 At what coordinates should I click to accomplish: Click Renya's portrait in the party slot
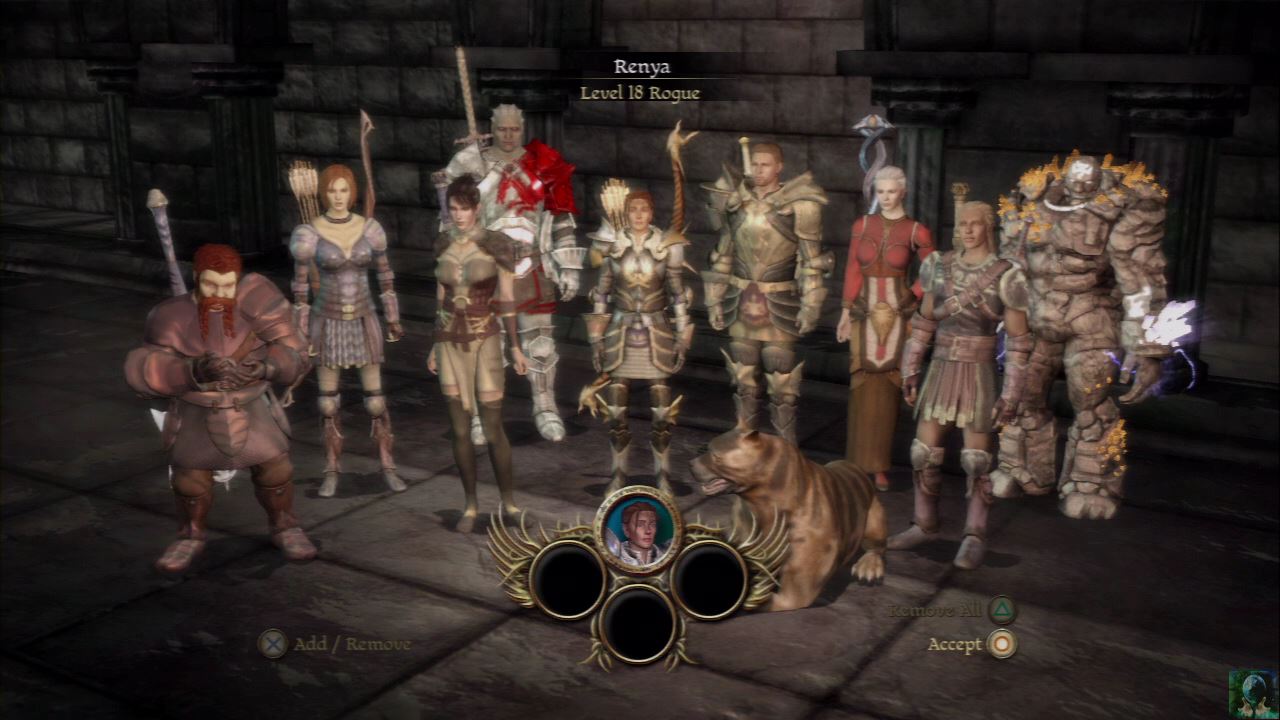pyautogui.click(x=638, y=529)
